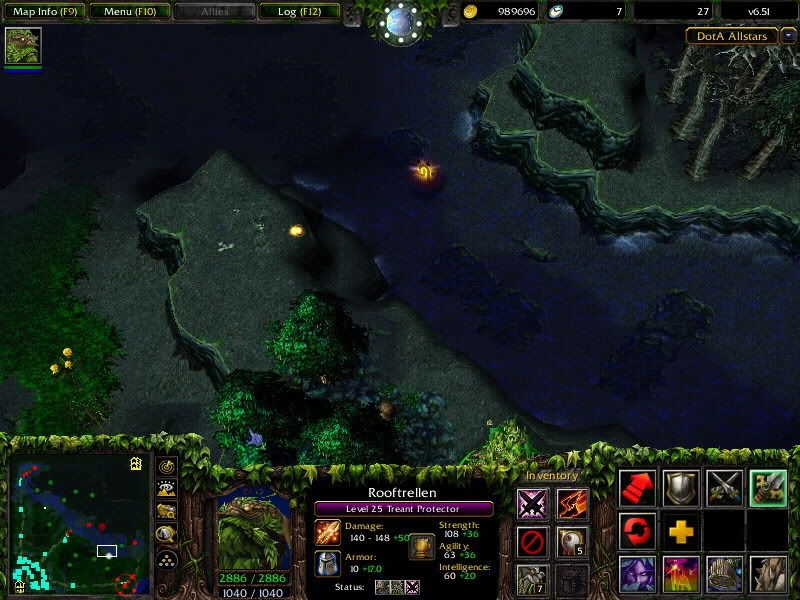Select the Treant hero icon at top-left
Viewport: 800px width, 600px height.
point(22,46)
